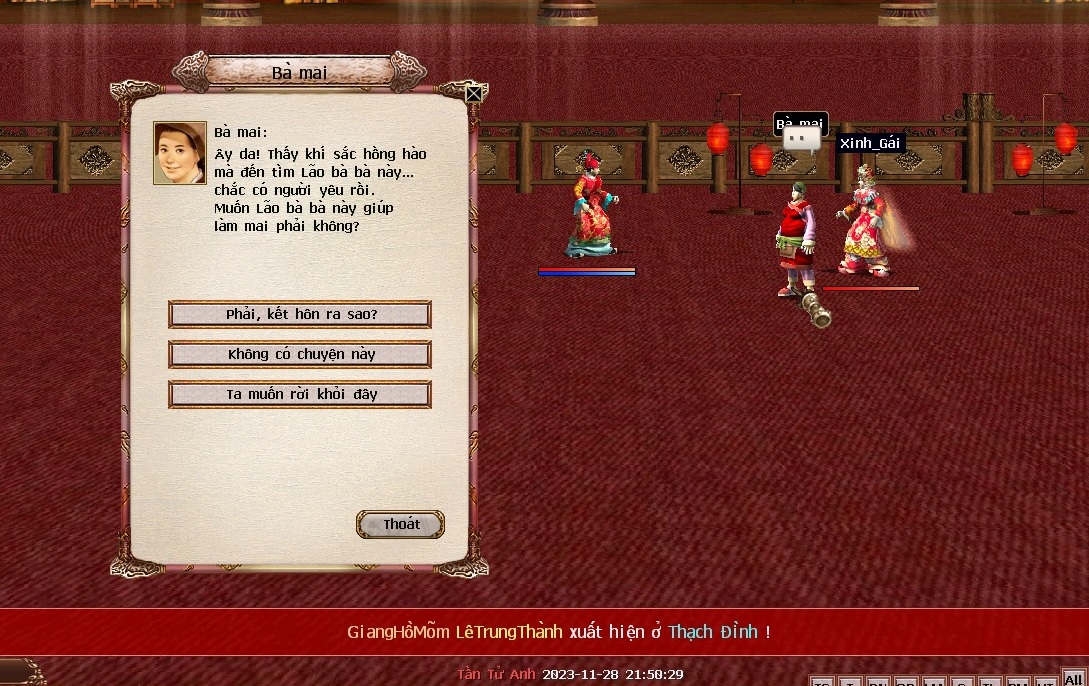This screenshot has width=1089, height=686.
Task: Switch to the All chat tab
Action: click(1073, 679)
